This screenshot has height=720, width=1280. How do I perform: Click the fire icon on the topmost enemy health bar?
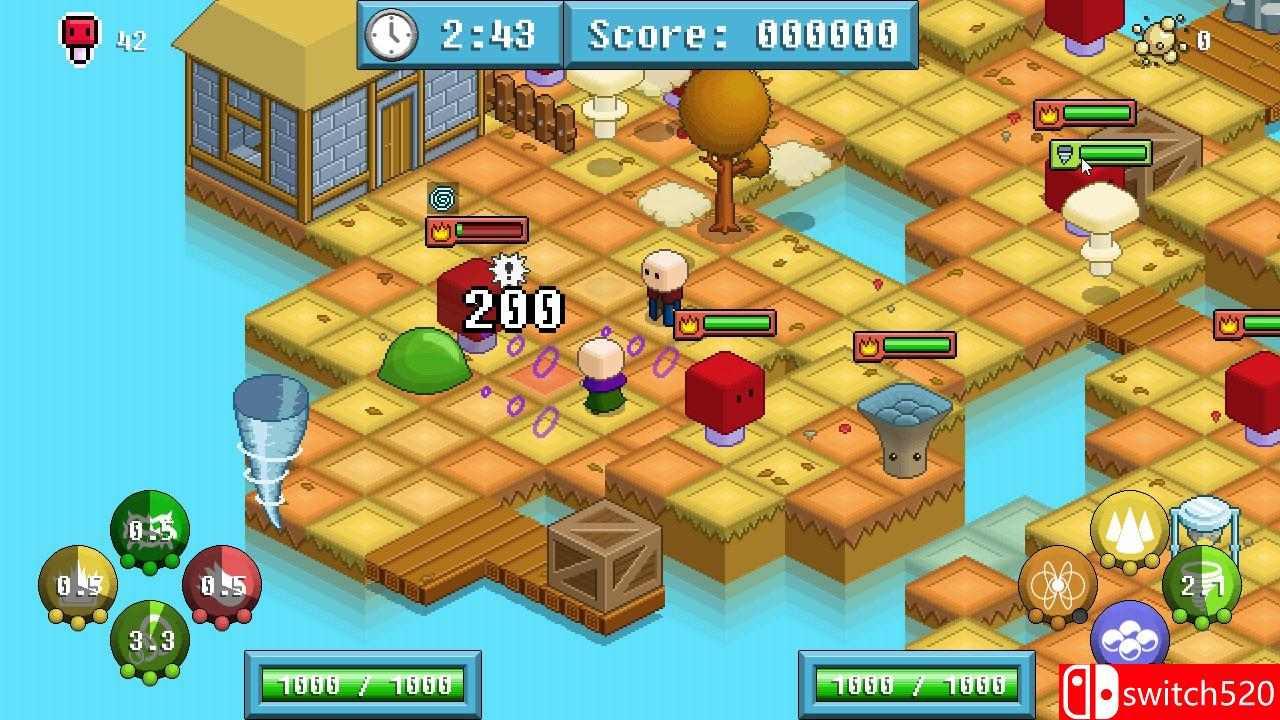[x=1046, y=112]
